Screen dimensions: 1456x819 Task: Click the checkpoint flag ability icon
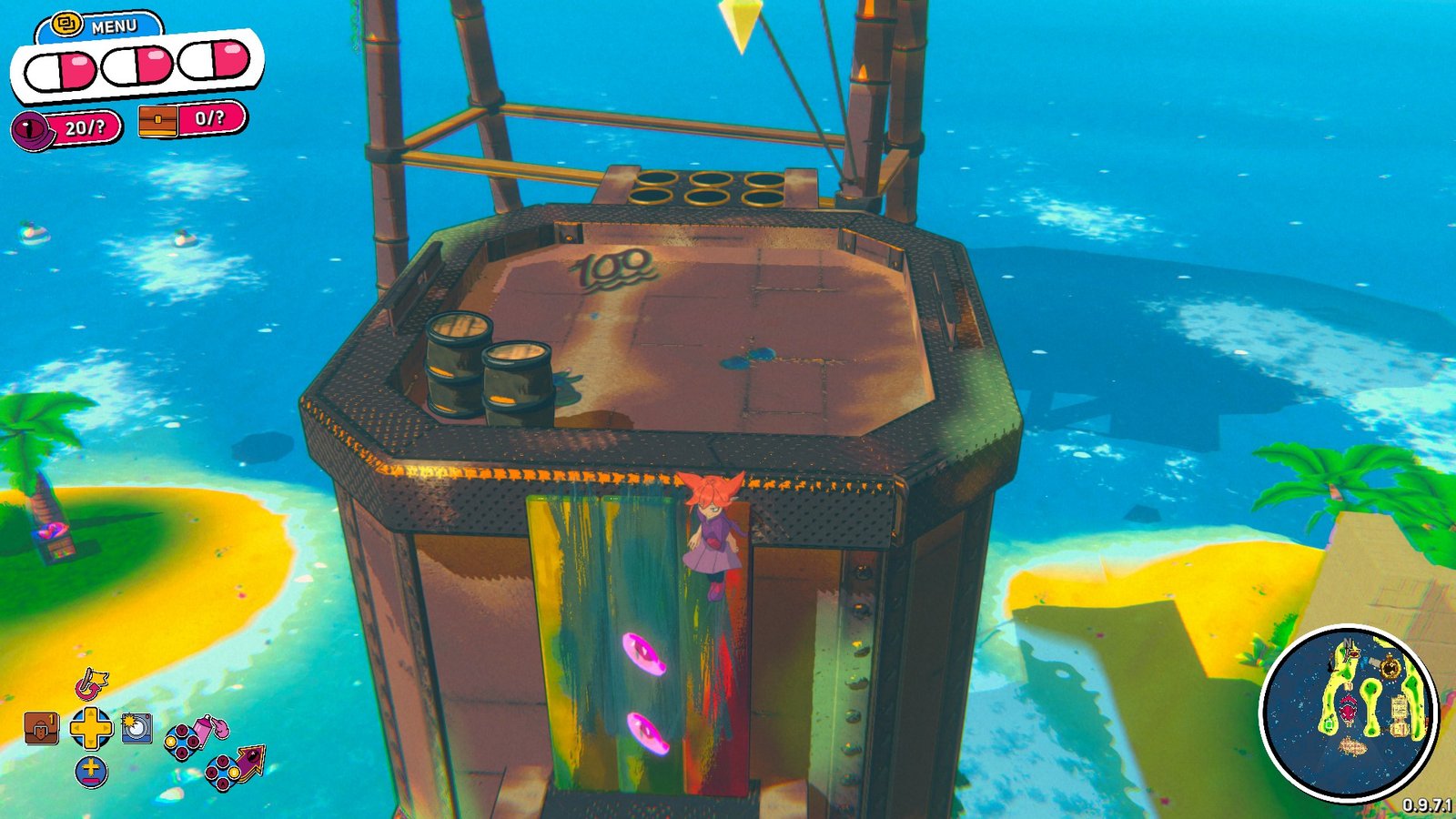point(91,683)
